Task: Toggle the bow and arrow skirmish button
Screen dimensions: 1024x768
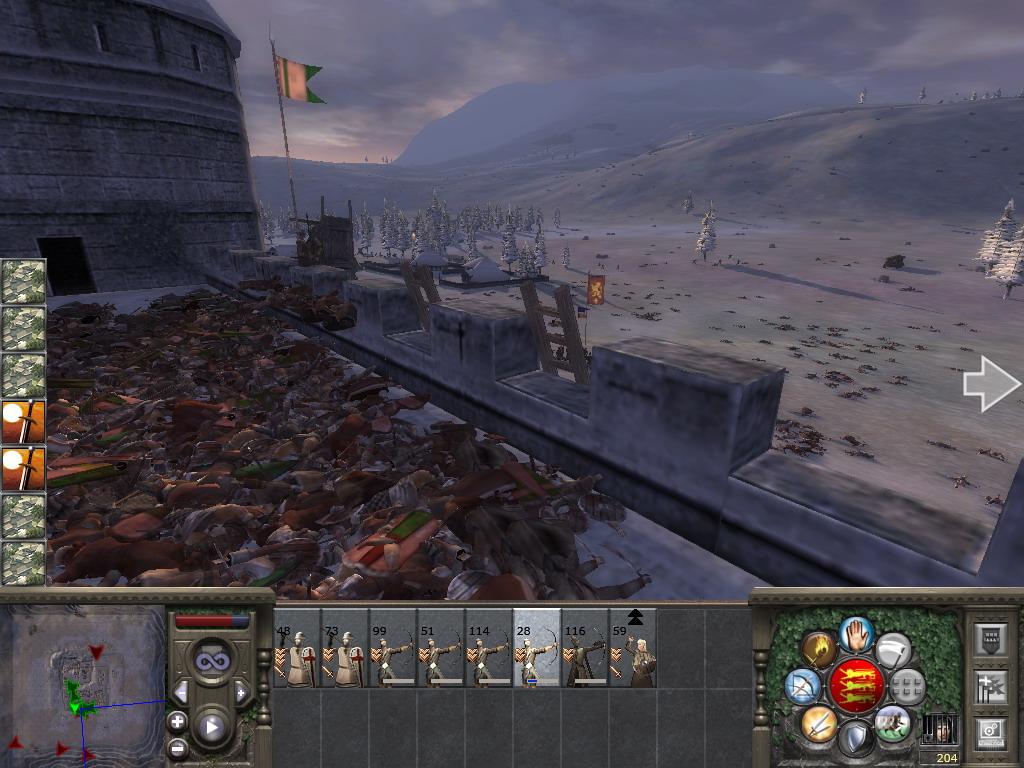Action: [803, 686]
